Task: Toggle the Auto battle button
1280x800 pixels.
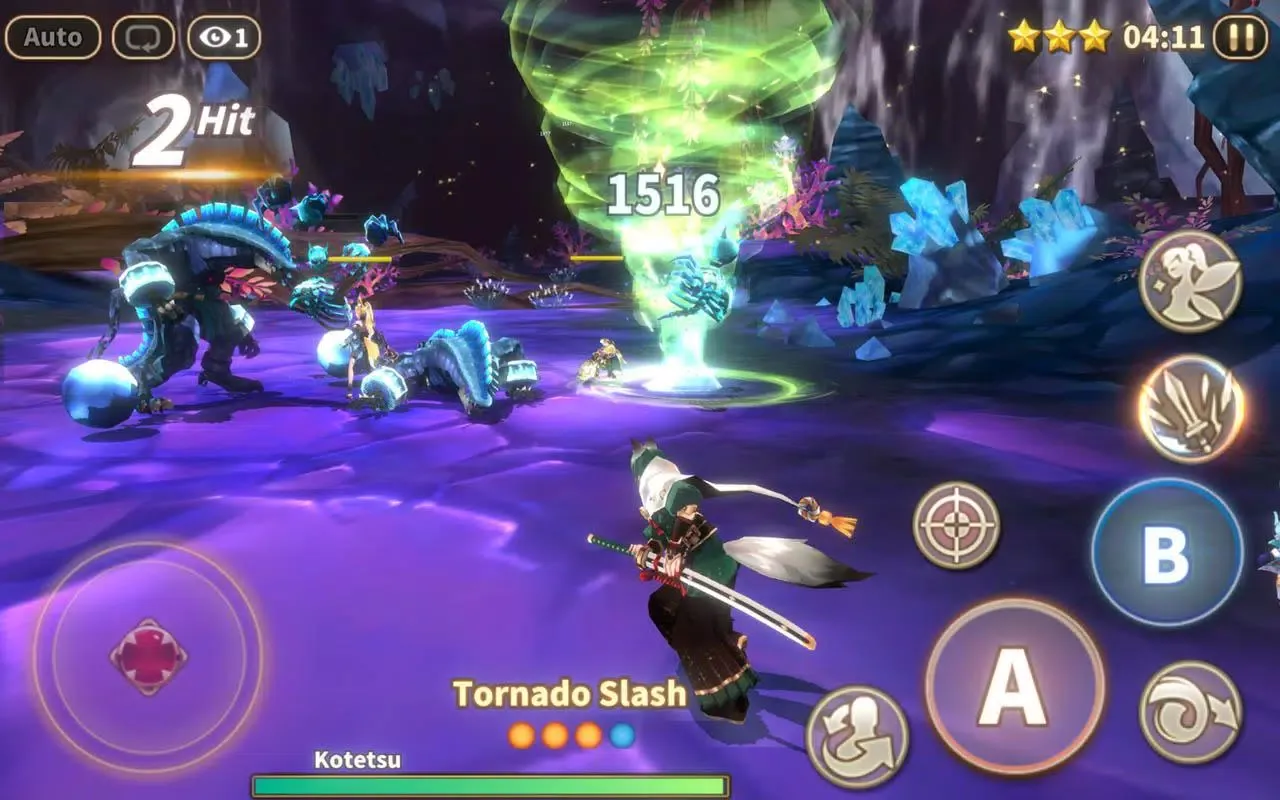Action: (53, 38)
